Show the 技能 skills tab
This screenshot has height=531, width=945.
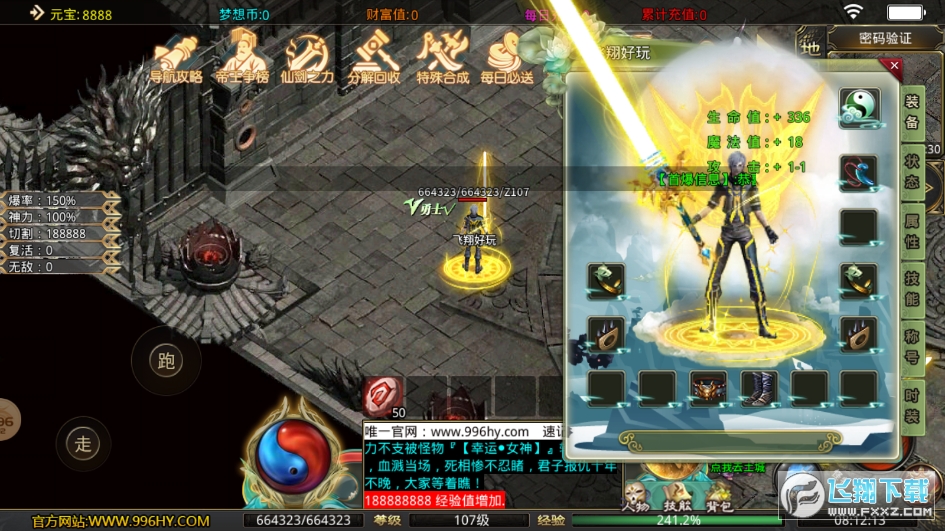click(x=911, y=292)
